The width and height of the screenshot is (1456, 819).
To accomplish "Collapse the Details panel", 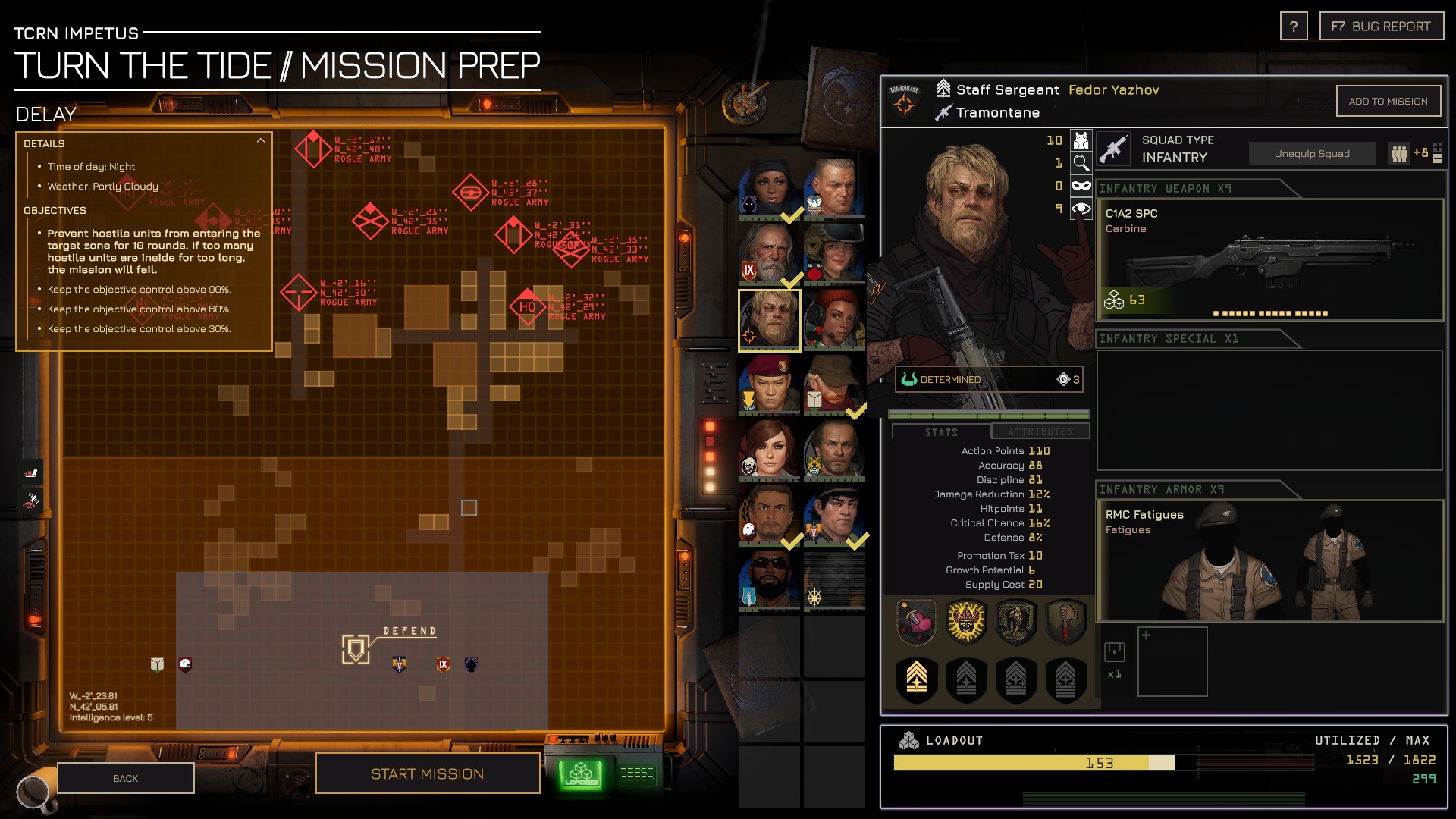I will [260, 141].
